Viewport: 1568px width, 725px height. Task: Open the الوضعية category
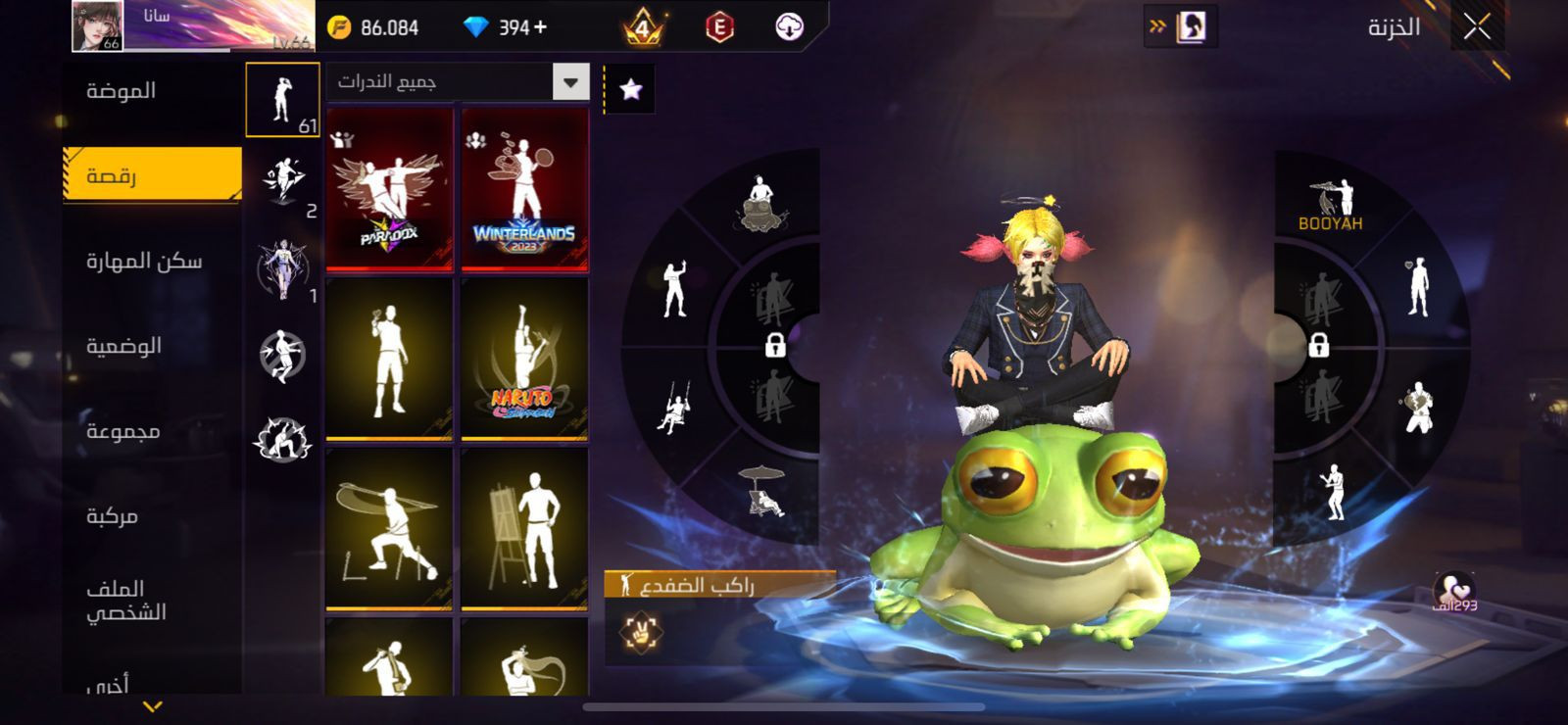coord(124,346)
